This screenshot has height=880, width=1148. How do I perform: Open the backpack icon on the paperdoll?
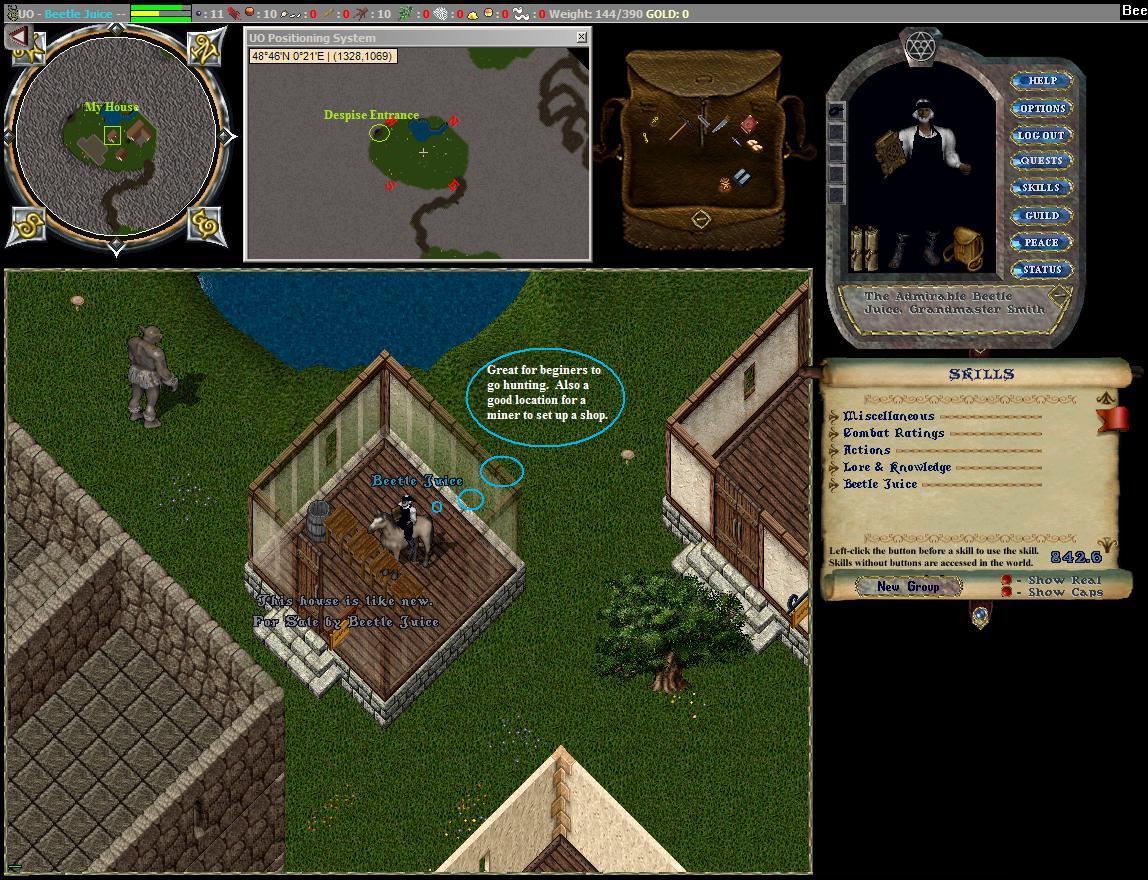(x=962, y=246)
